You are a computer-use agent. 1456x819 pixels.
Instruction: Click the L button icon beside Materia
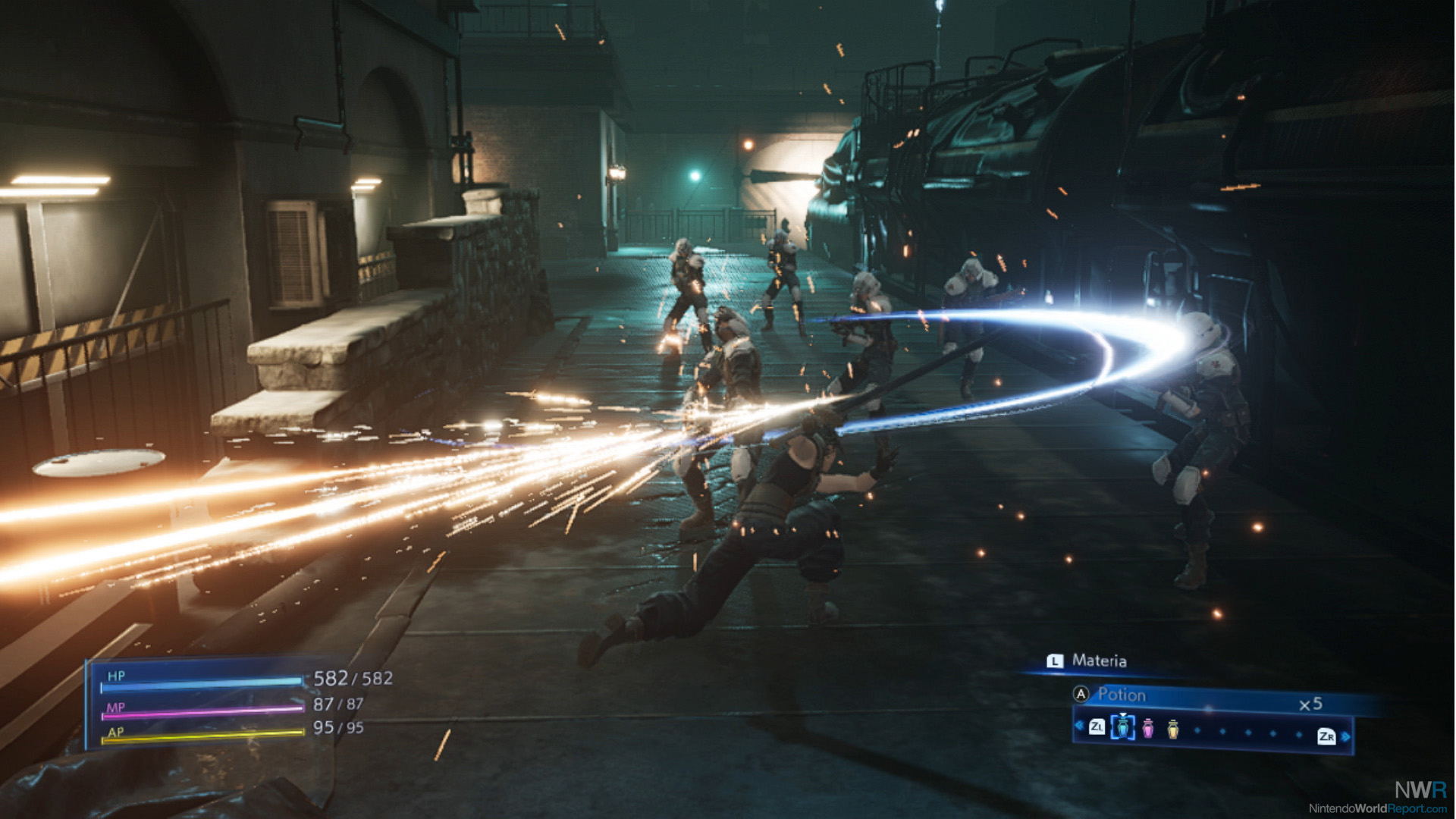pos(1054,661)
